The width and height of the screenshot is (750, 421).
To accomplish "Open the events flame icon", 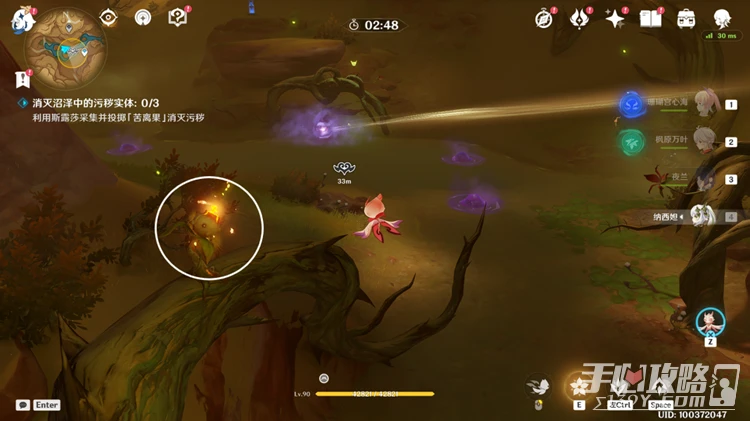I will click(x=580, y=18).
